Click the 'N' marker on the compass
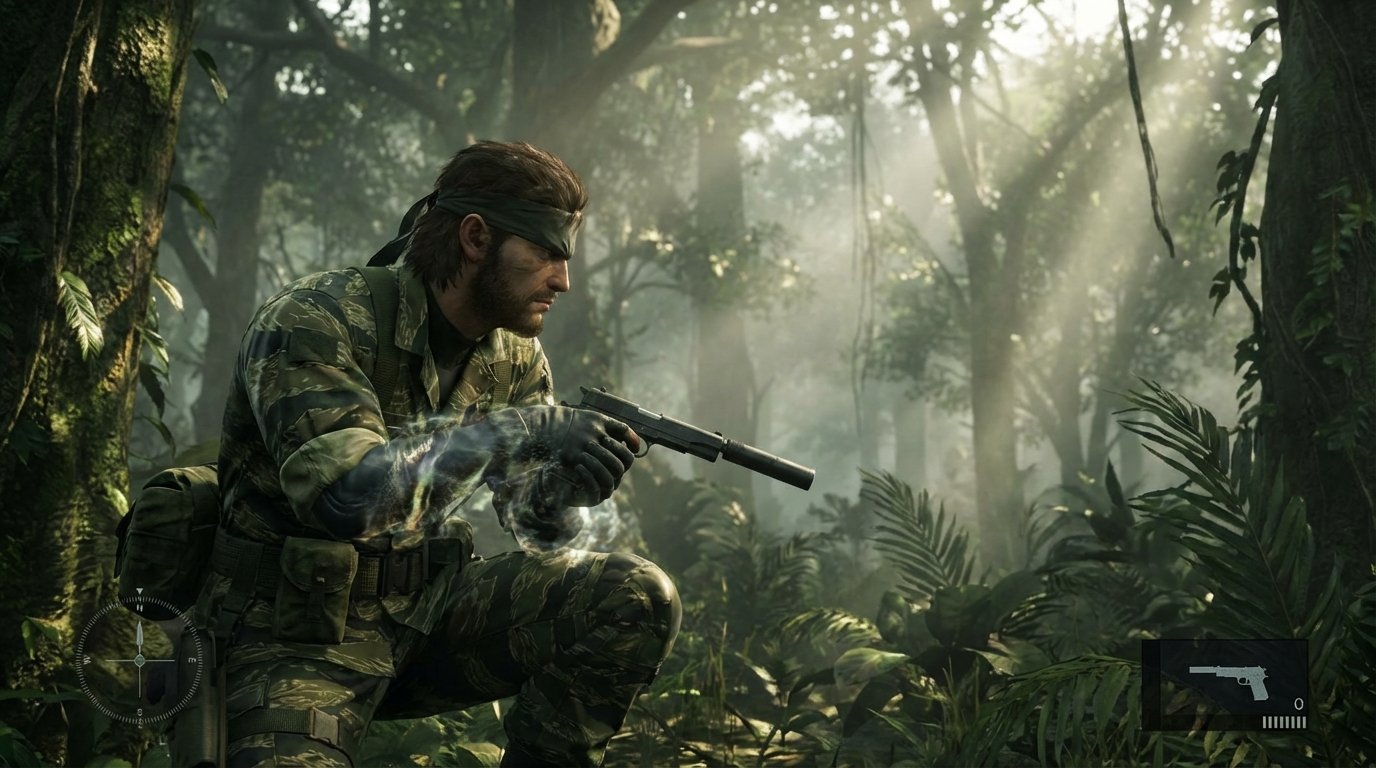This screenshot has height=768, width=1376. [x=140, y=608]
